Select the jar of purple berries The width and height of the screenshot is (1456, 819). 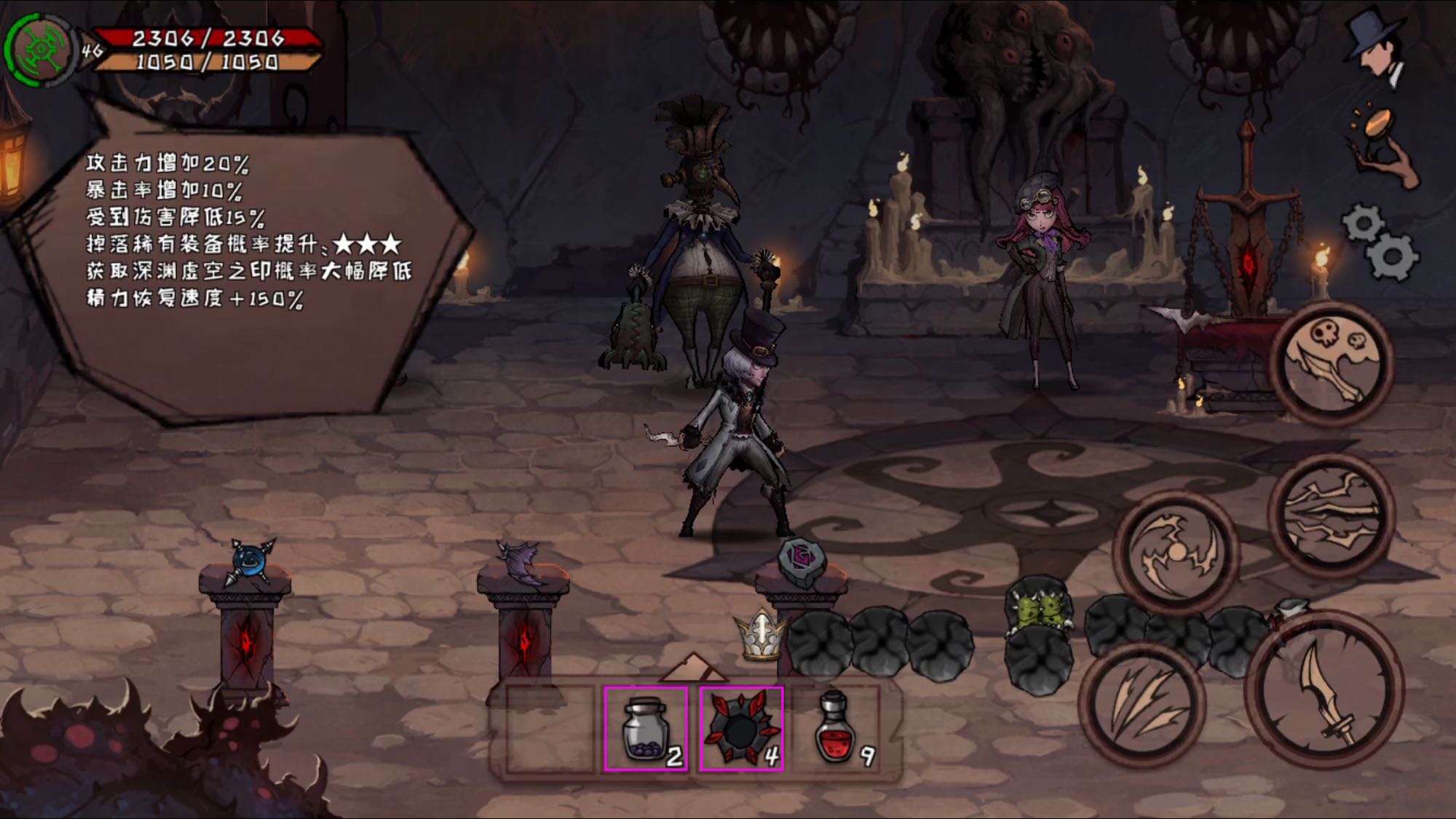click(x=646, y=729)
